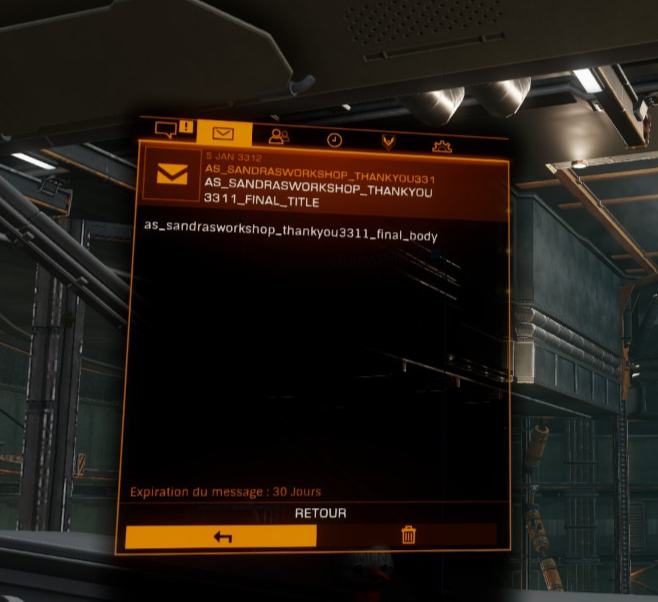This screenshot has height=602, width=658.
Task: Show the history tab with clock icon
Action: 334,140
